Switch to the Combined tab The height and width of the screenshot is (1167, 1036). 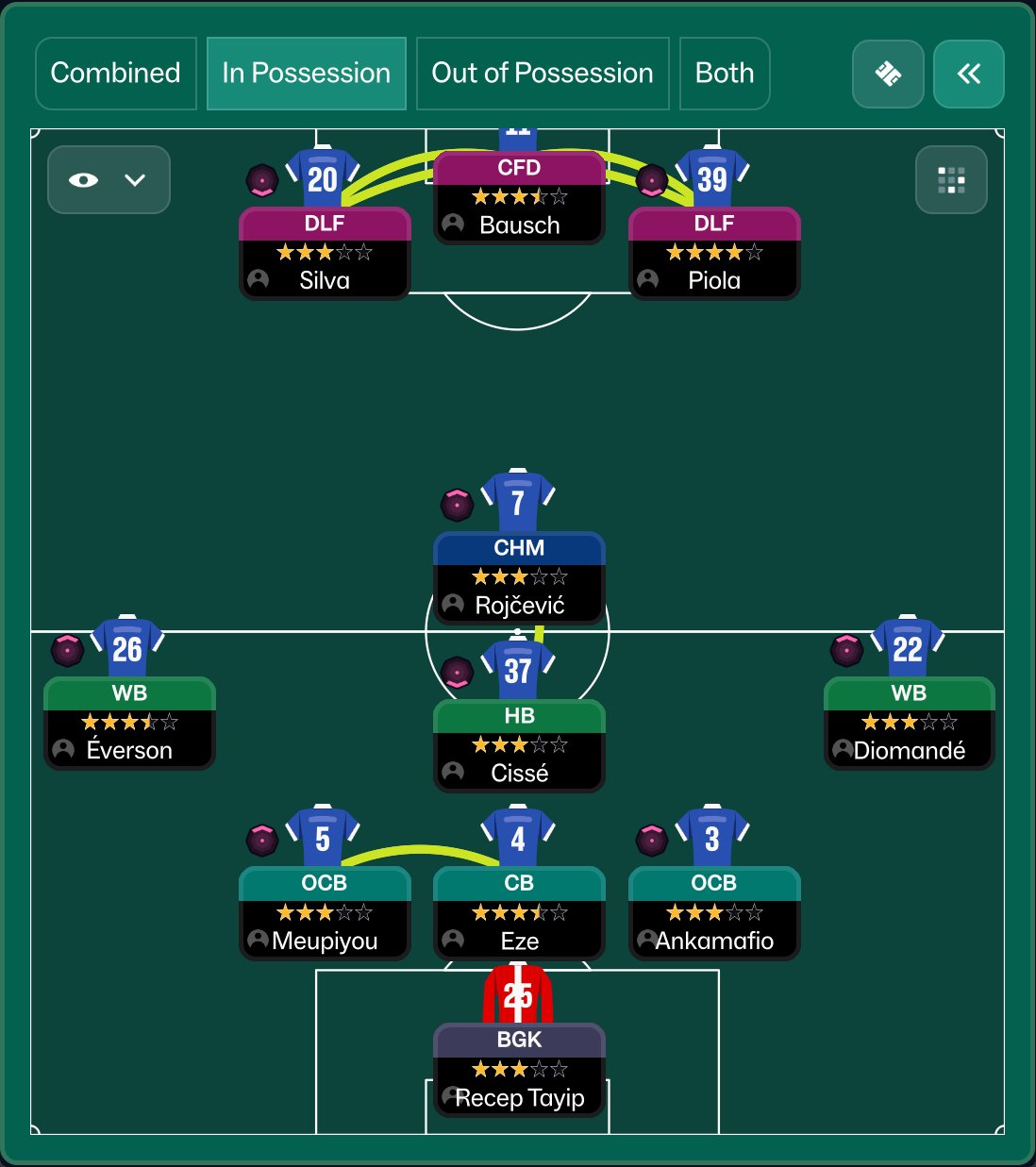(x=115, y=74)
